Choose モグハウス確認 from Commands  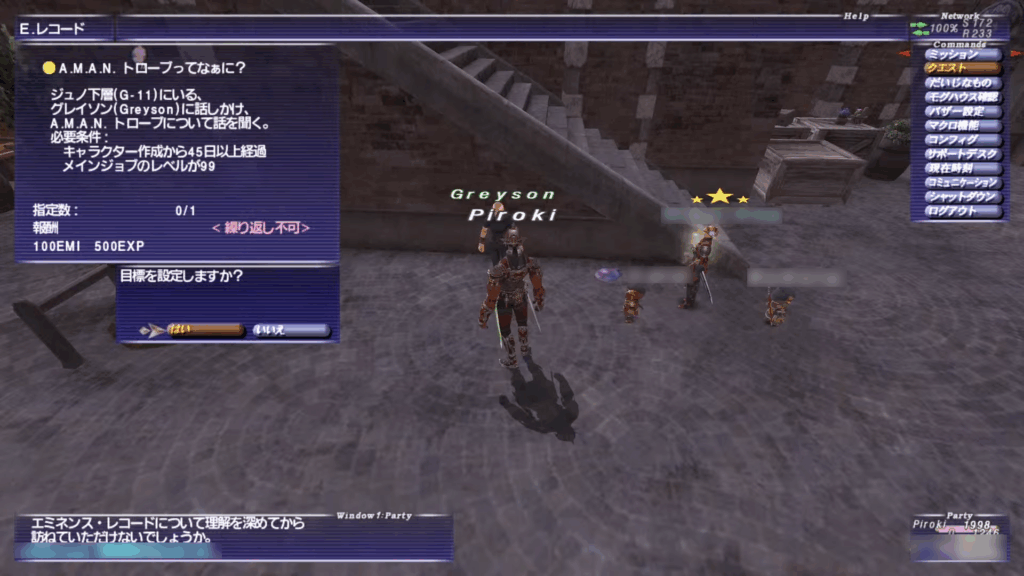coord(962,97)
